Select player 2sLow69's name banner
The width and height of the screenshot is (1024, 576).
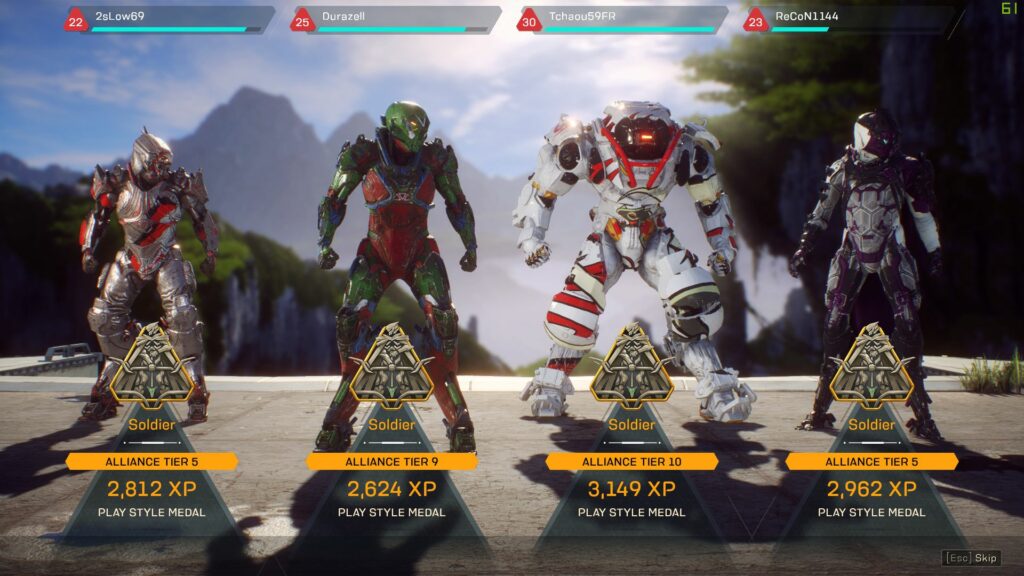pos(172,19)
